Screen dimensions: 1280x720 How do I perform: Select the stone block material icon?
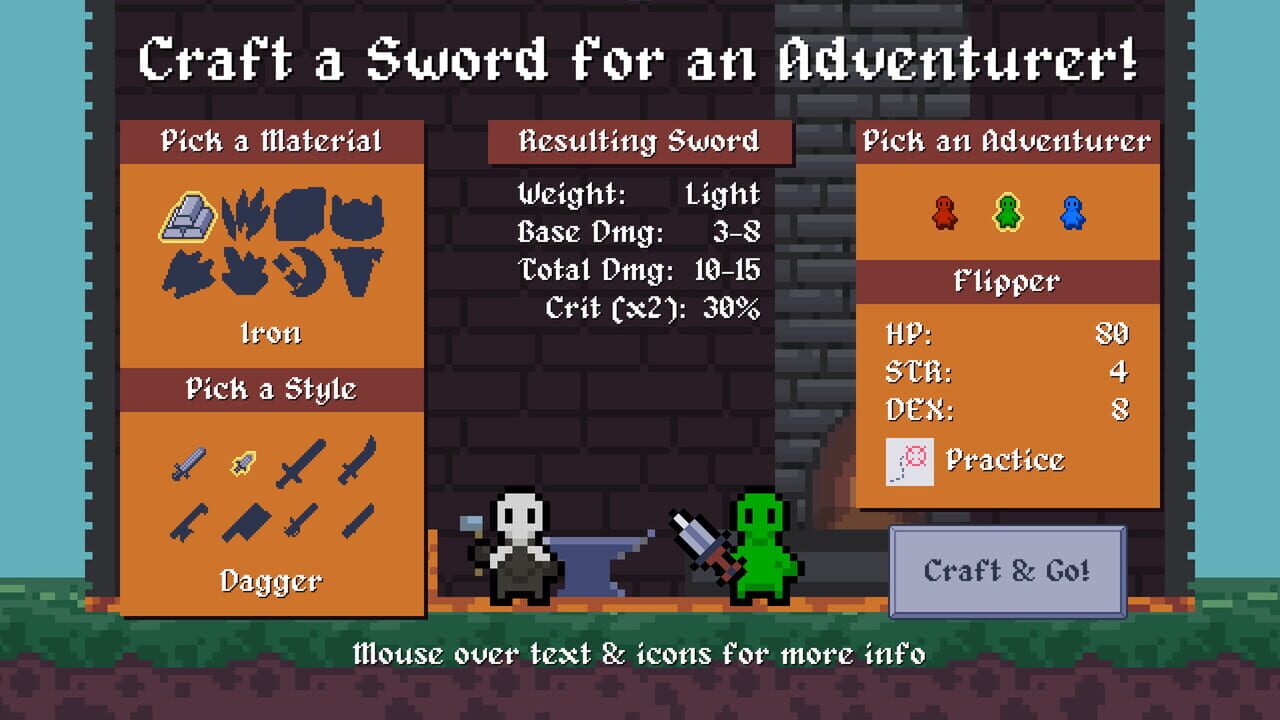[x=300, y=215]
